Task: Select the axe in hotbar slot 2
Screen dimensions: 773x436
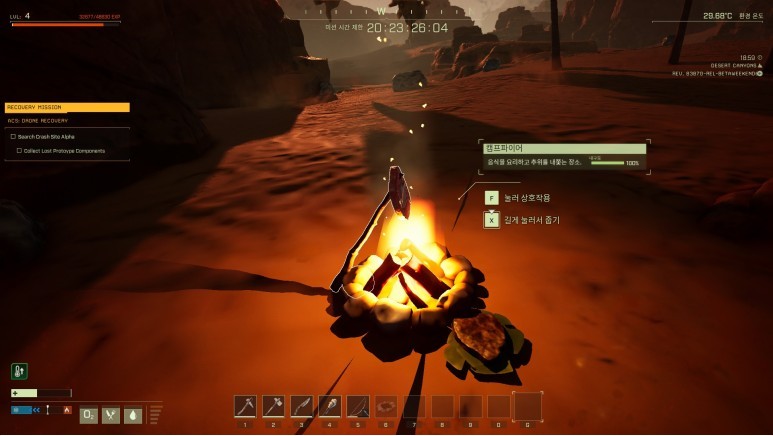Action: coord(273,406)
